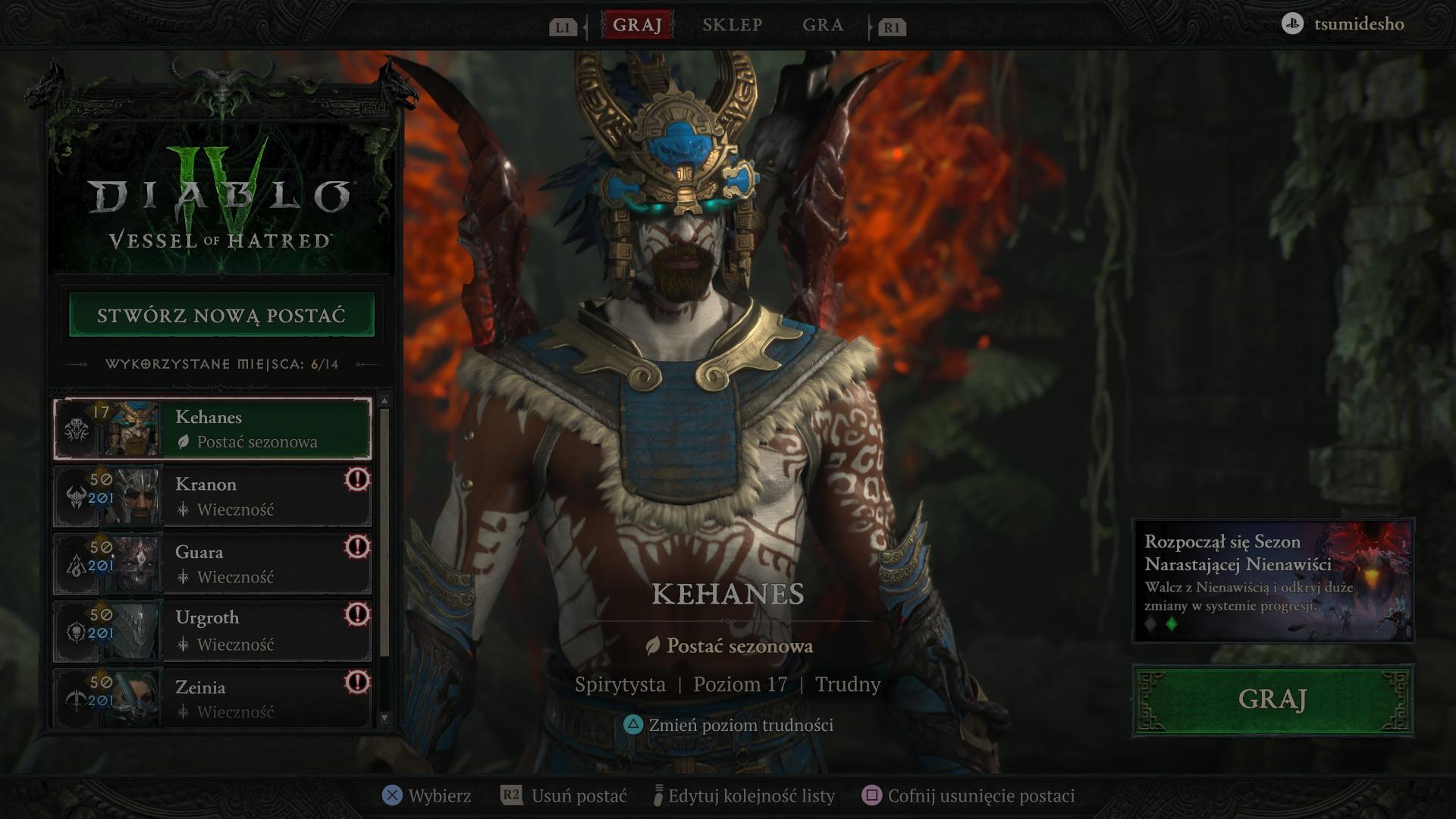1456x819 pixels.
Task: Switch to the SKLEP tab
Action: pyautogui.click(x=732, y=25)
